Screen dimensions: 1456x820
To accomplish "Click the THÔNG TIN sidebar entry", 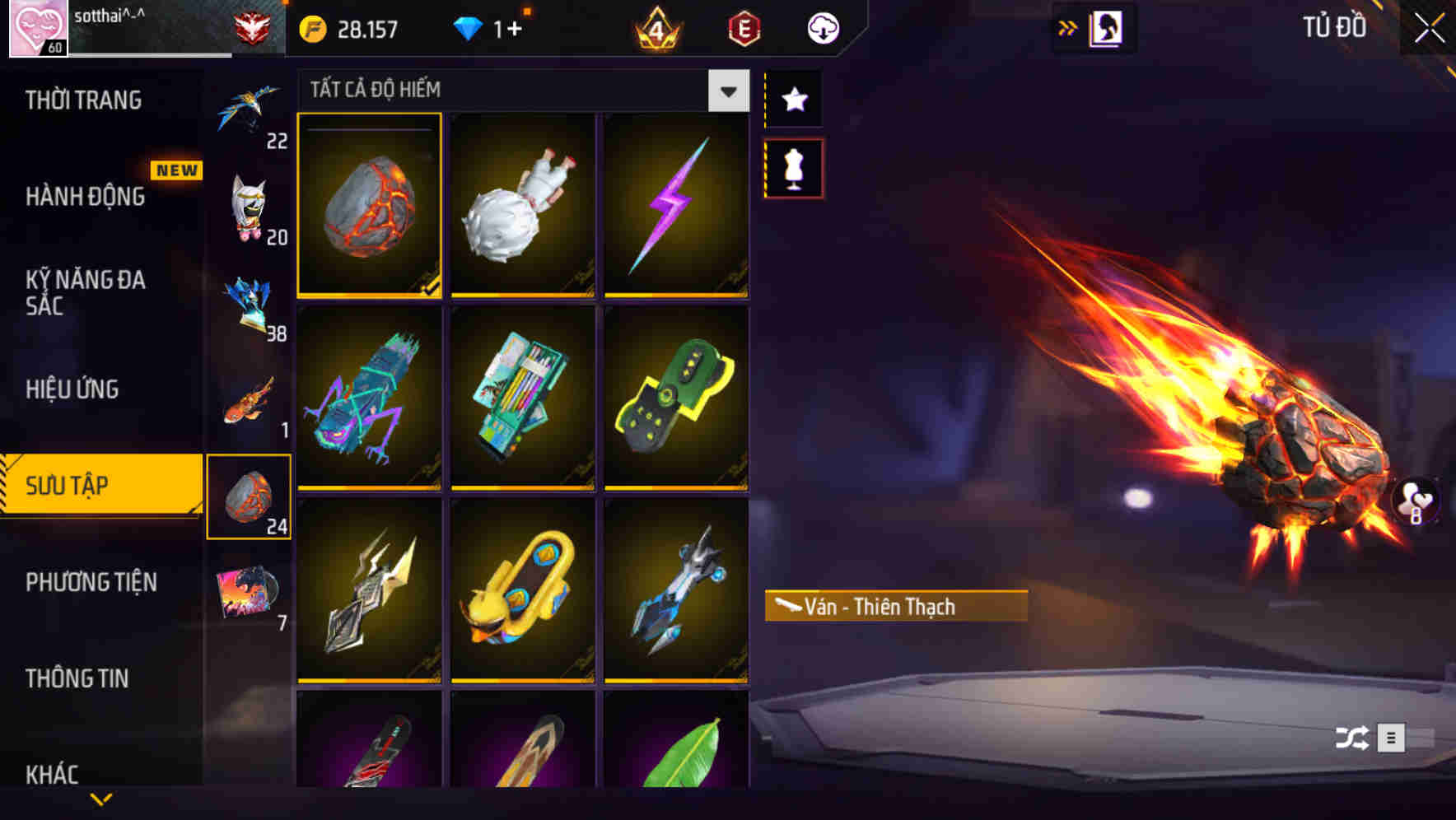I will click(78, 678).
